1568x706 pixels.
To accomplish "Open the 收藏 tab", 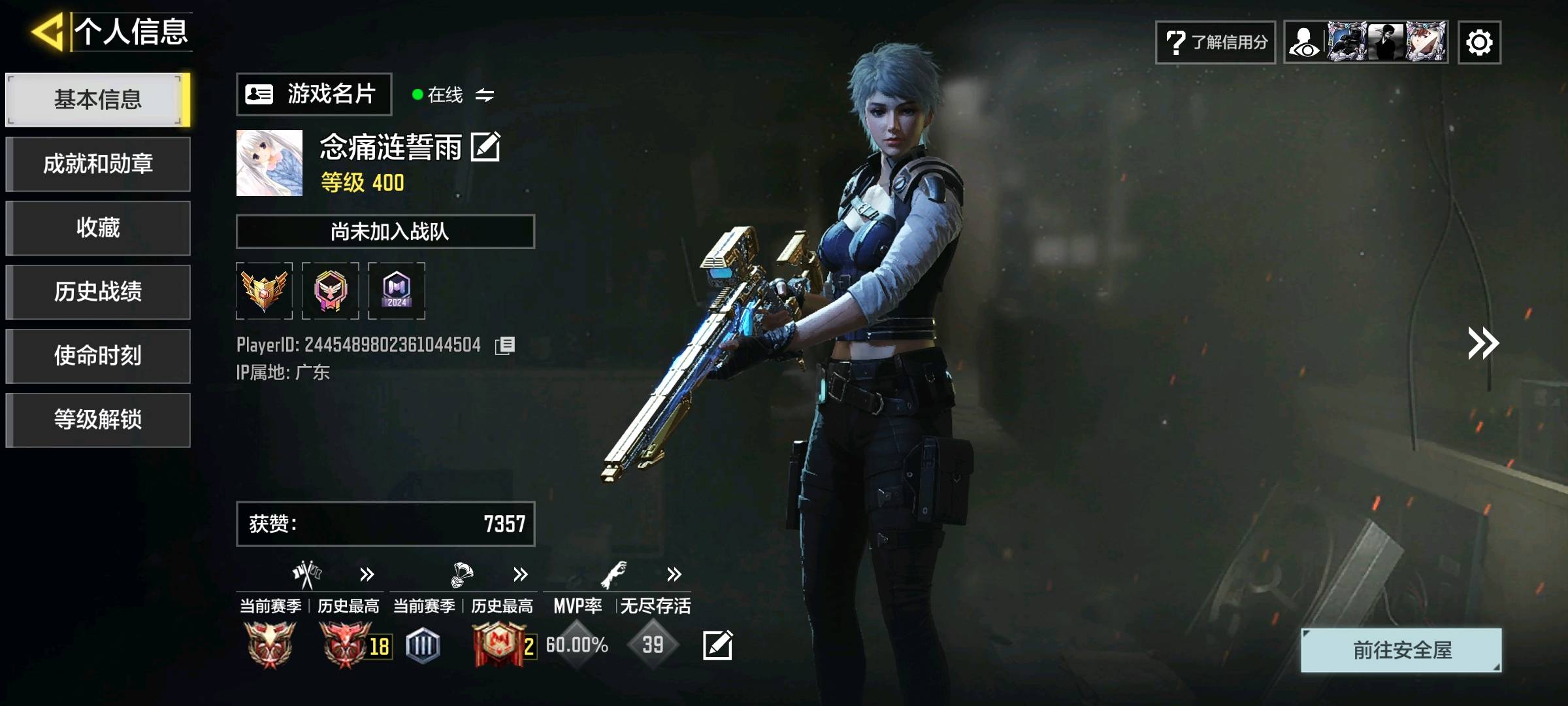I will click(98, 227).
